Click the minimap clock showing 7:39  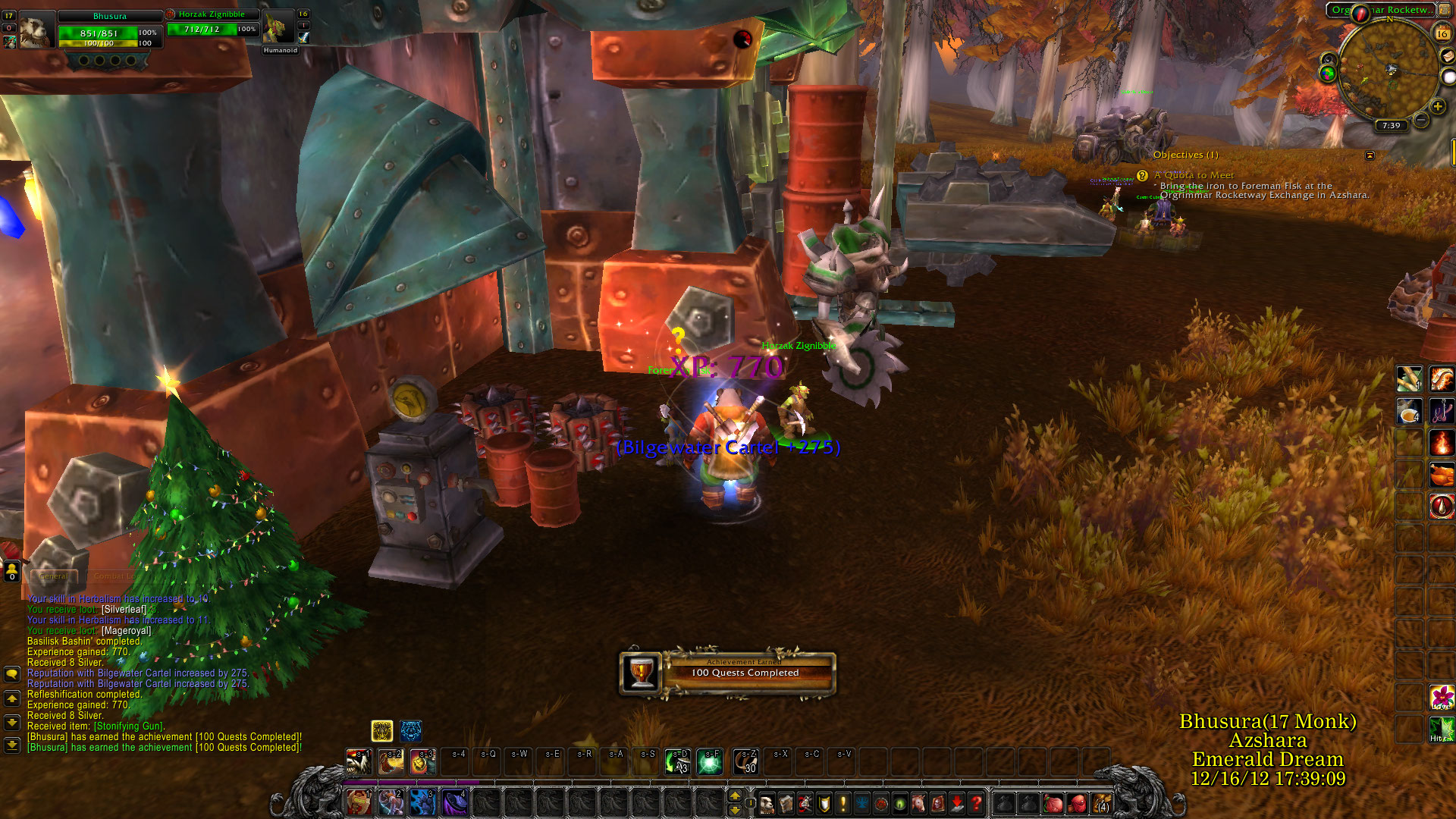point(1391,126)
